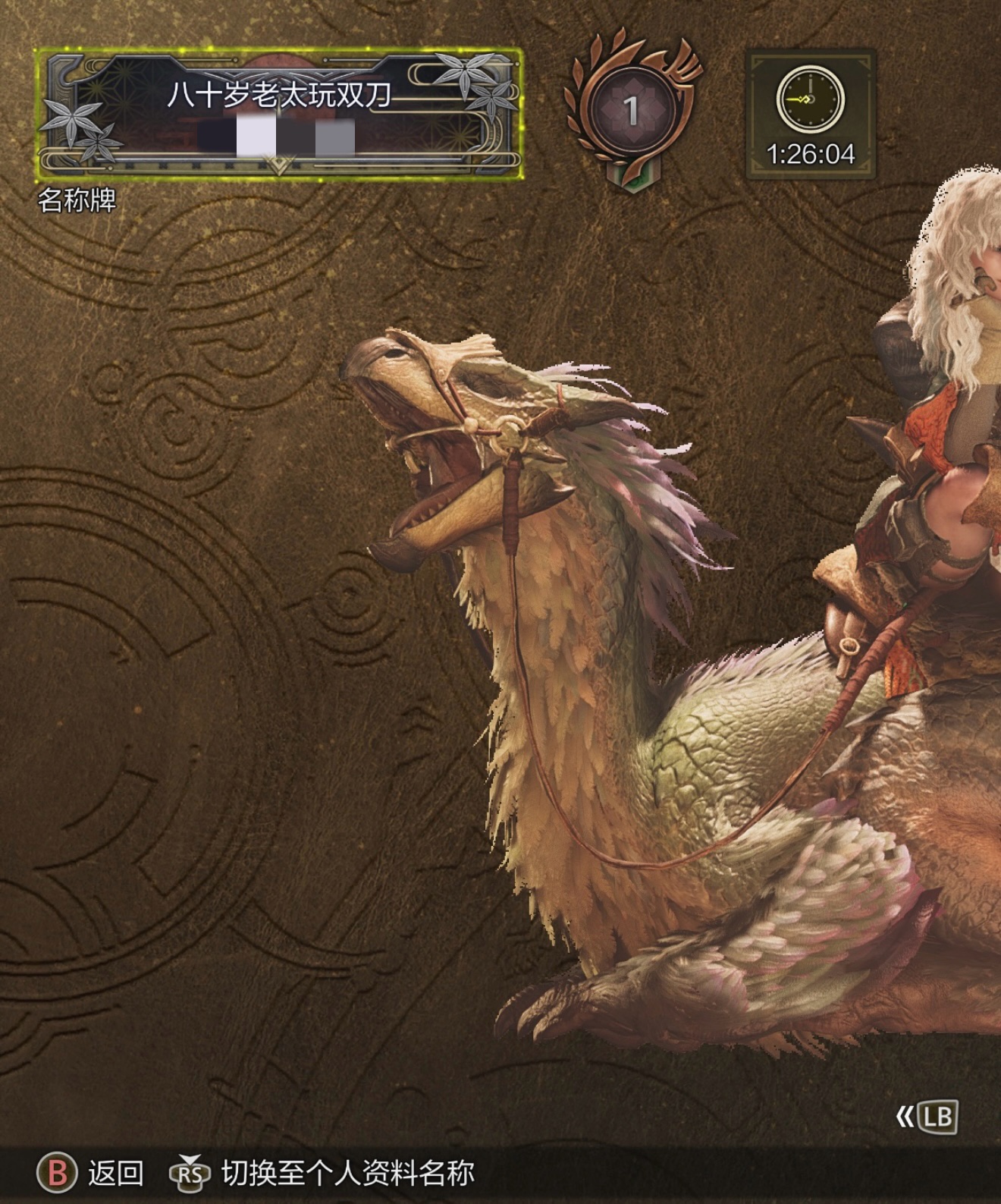
Task: Select the hunter rank 1 emblem
Action: [x=632, y=111]
